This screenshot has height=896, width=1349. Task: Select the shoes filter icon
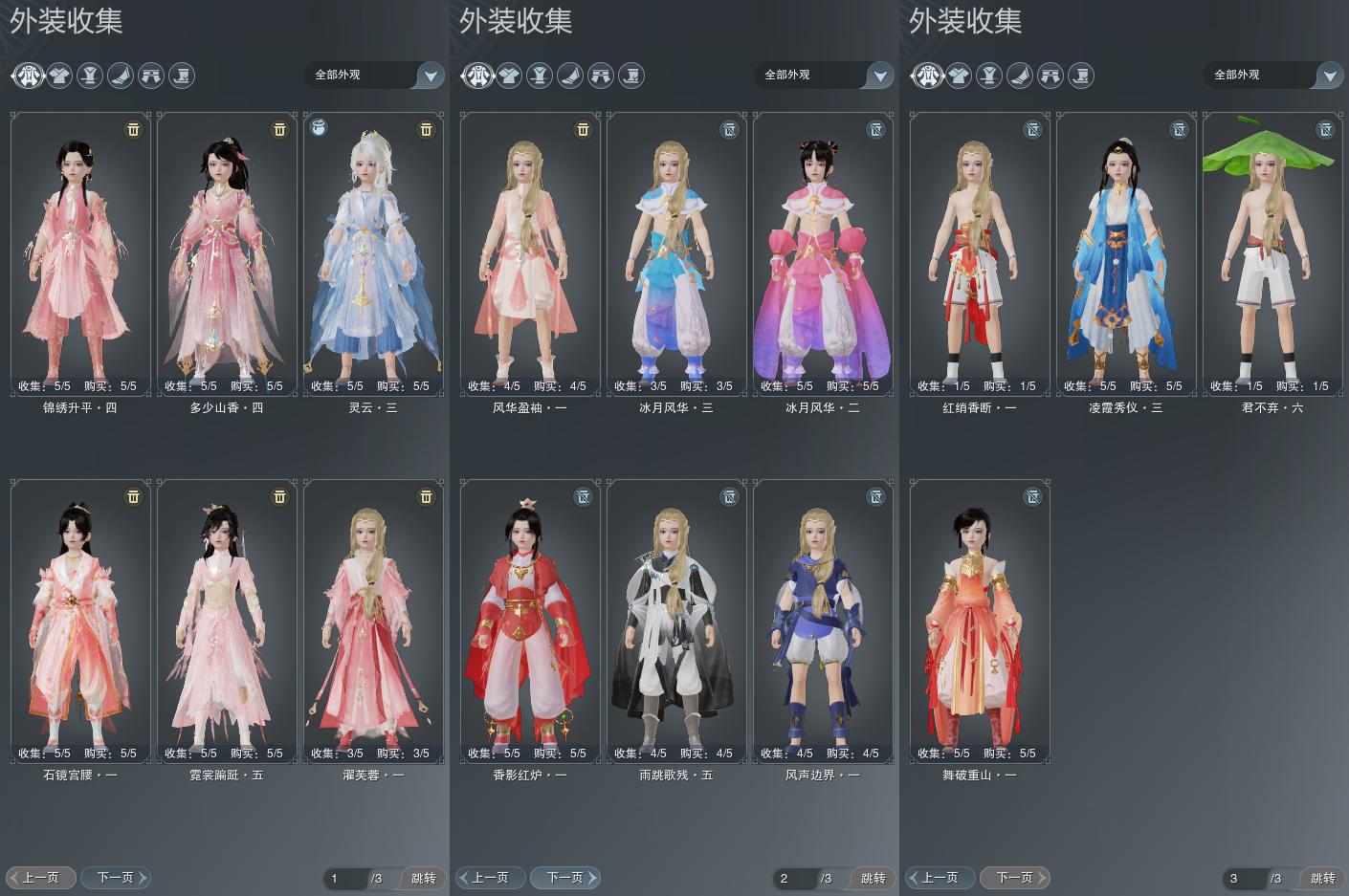pos(121,76)
